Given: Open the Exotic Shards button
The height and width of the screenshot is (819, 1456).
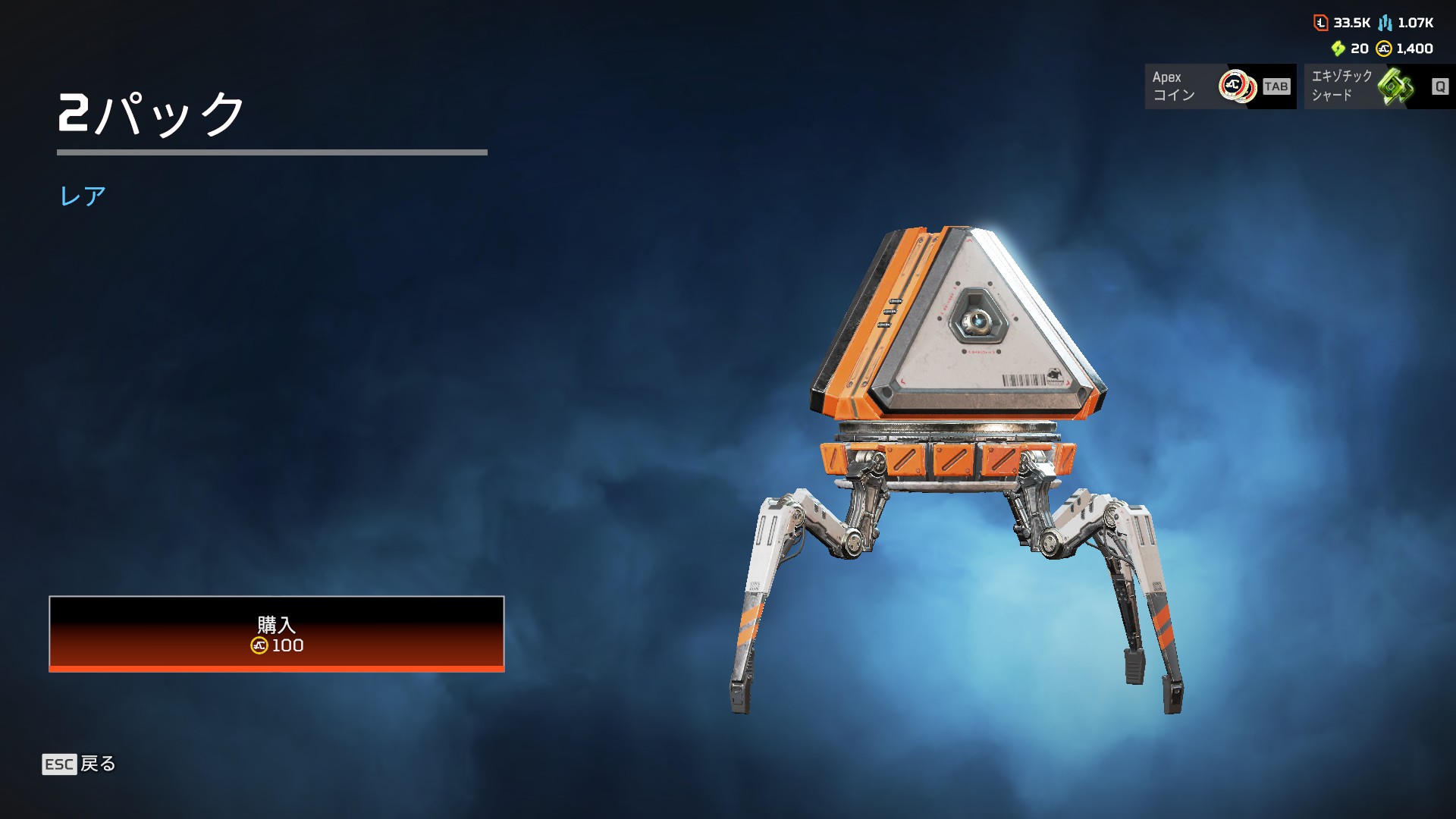Looking at the screenshot, I should tap(1379, 86).
